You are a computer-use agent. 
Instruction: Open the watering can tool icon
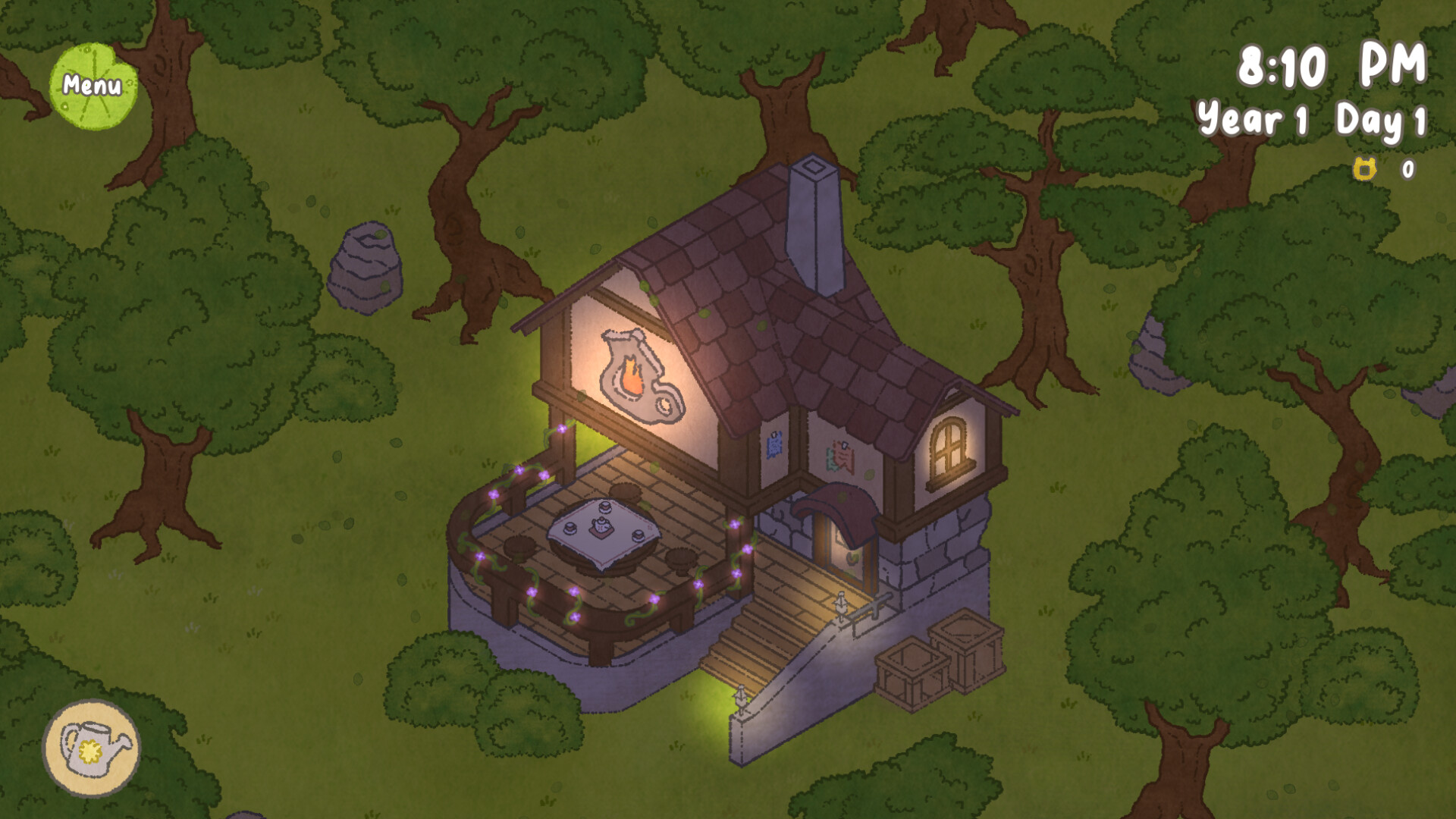point(93,748)
